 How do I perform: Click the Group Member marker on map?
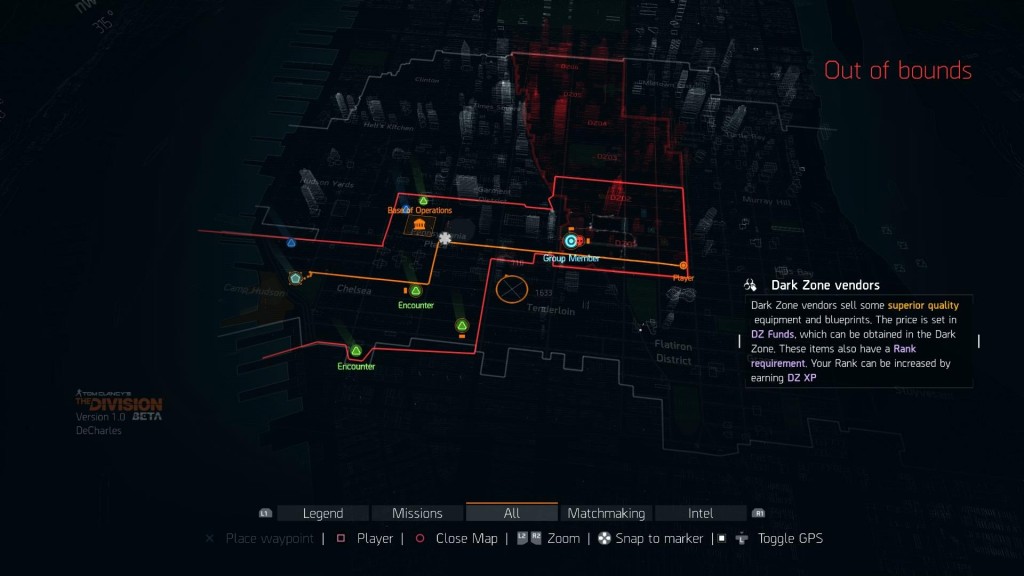pos(571,241)
